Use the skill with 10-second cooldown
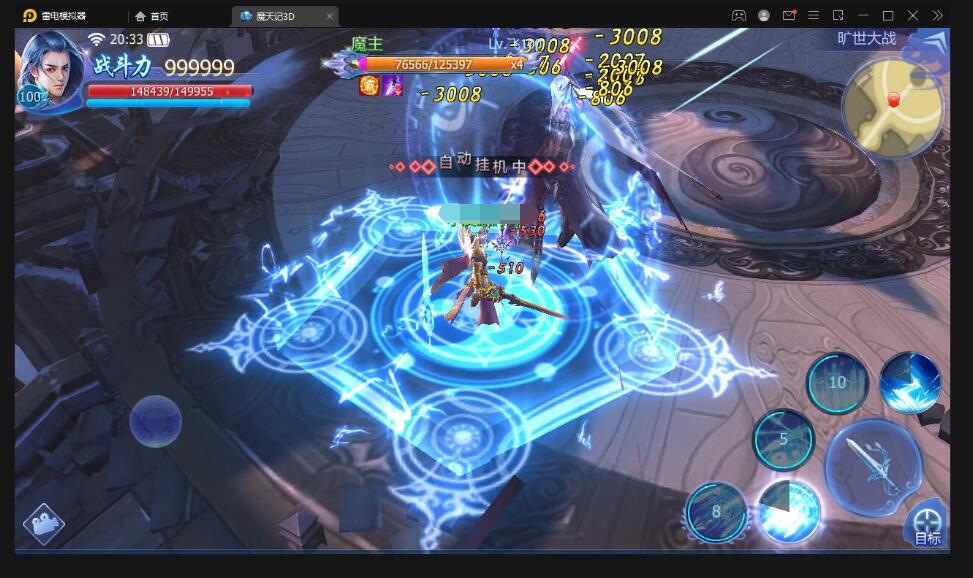Viewport: 973px width, 578px height. [837, 383]
